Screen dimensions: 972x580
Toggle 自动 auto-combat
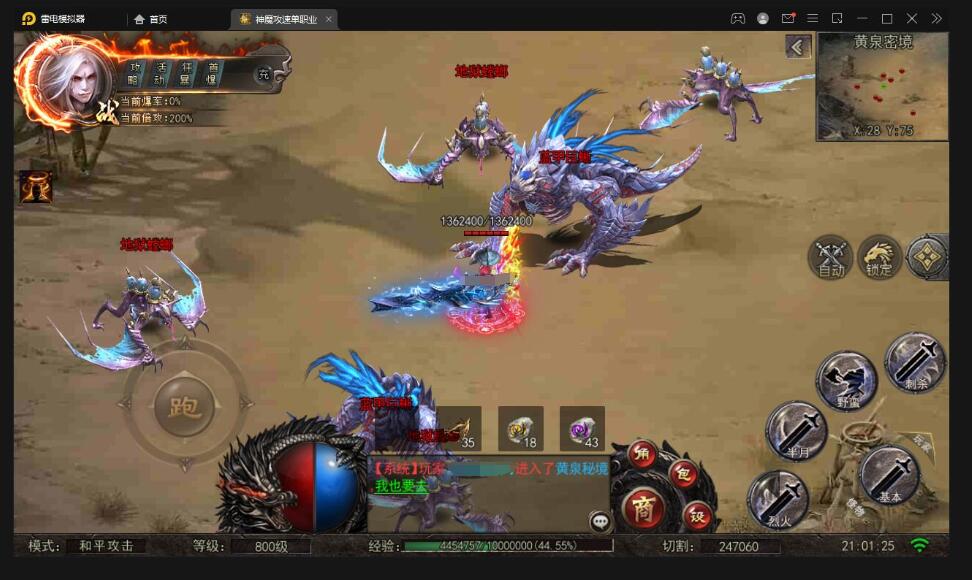830,257
